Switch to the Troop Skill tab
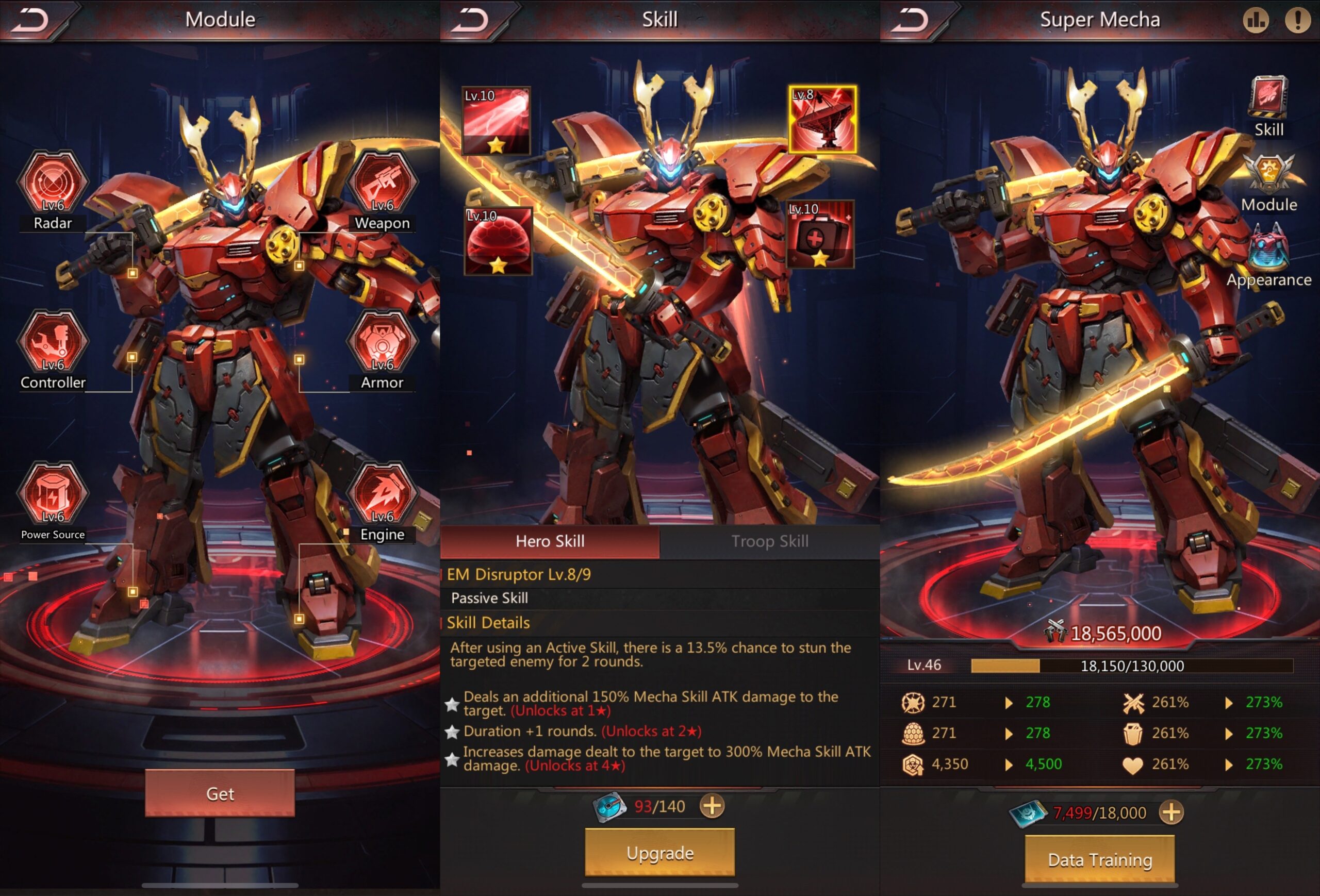 (770, 541)
